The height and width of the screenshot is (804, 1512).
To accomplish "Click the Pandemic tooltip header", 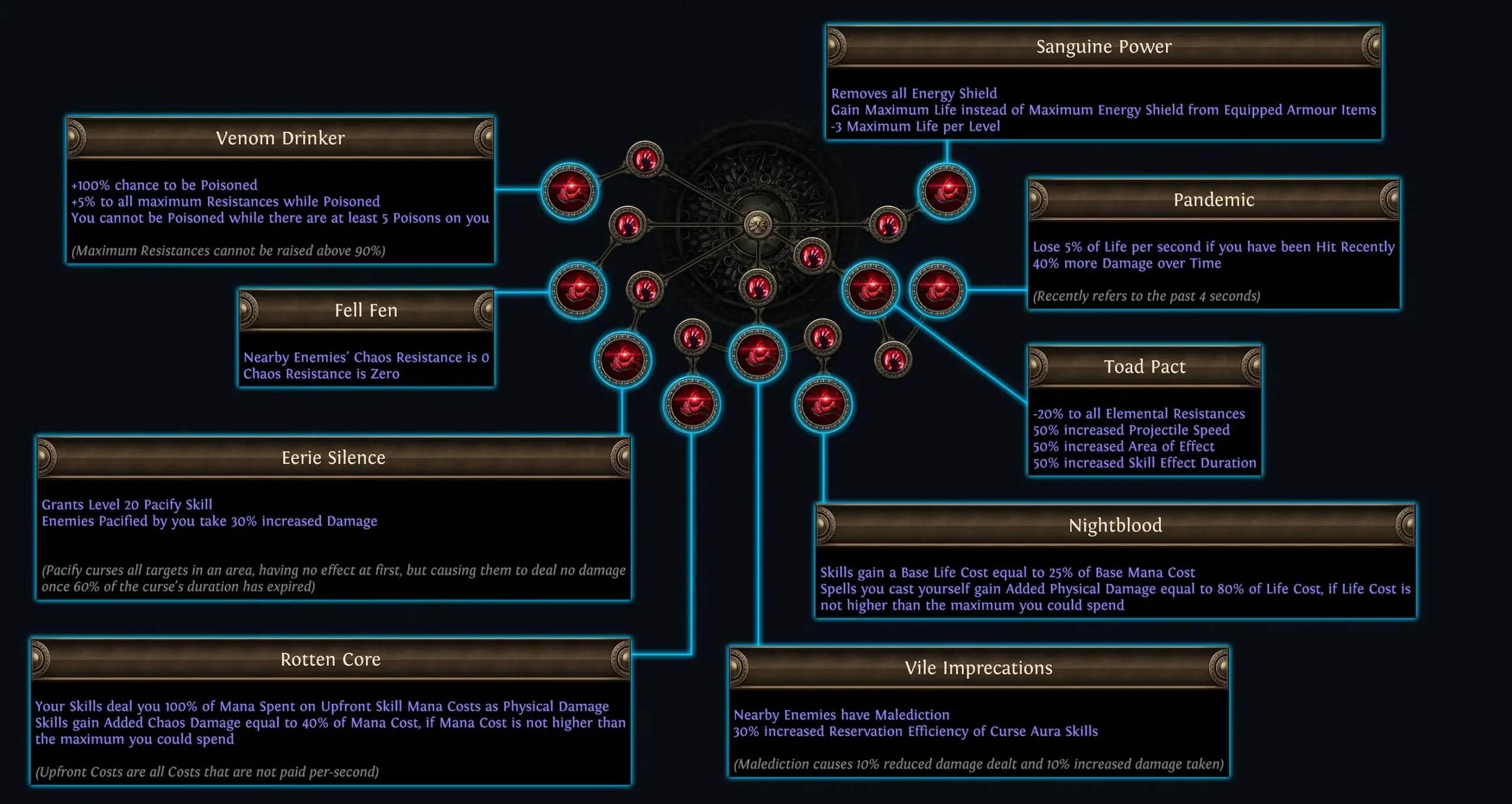I will (x=1214, y=200).
